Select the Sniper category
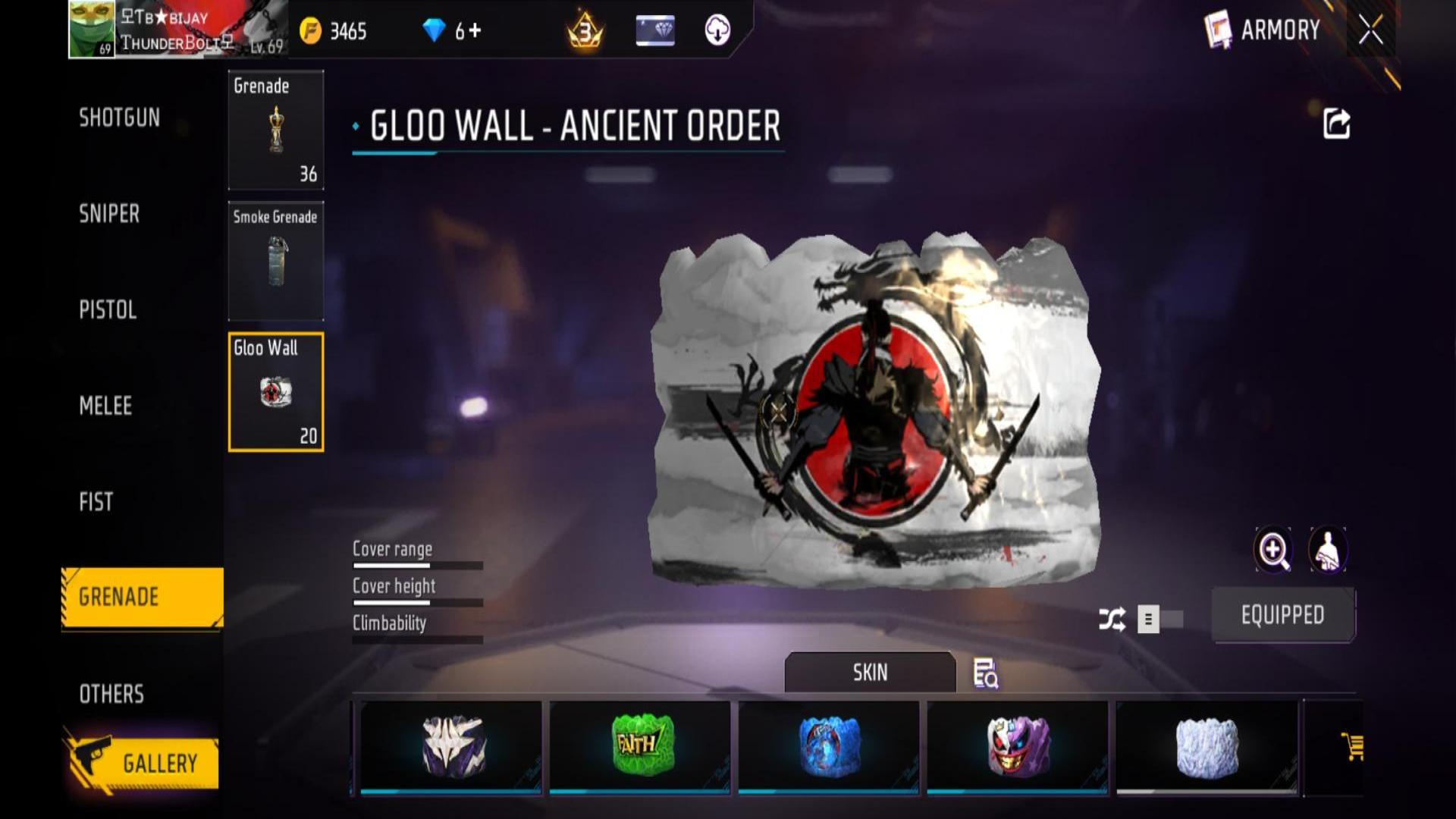 (109, 214)
